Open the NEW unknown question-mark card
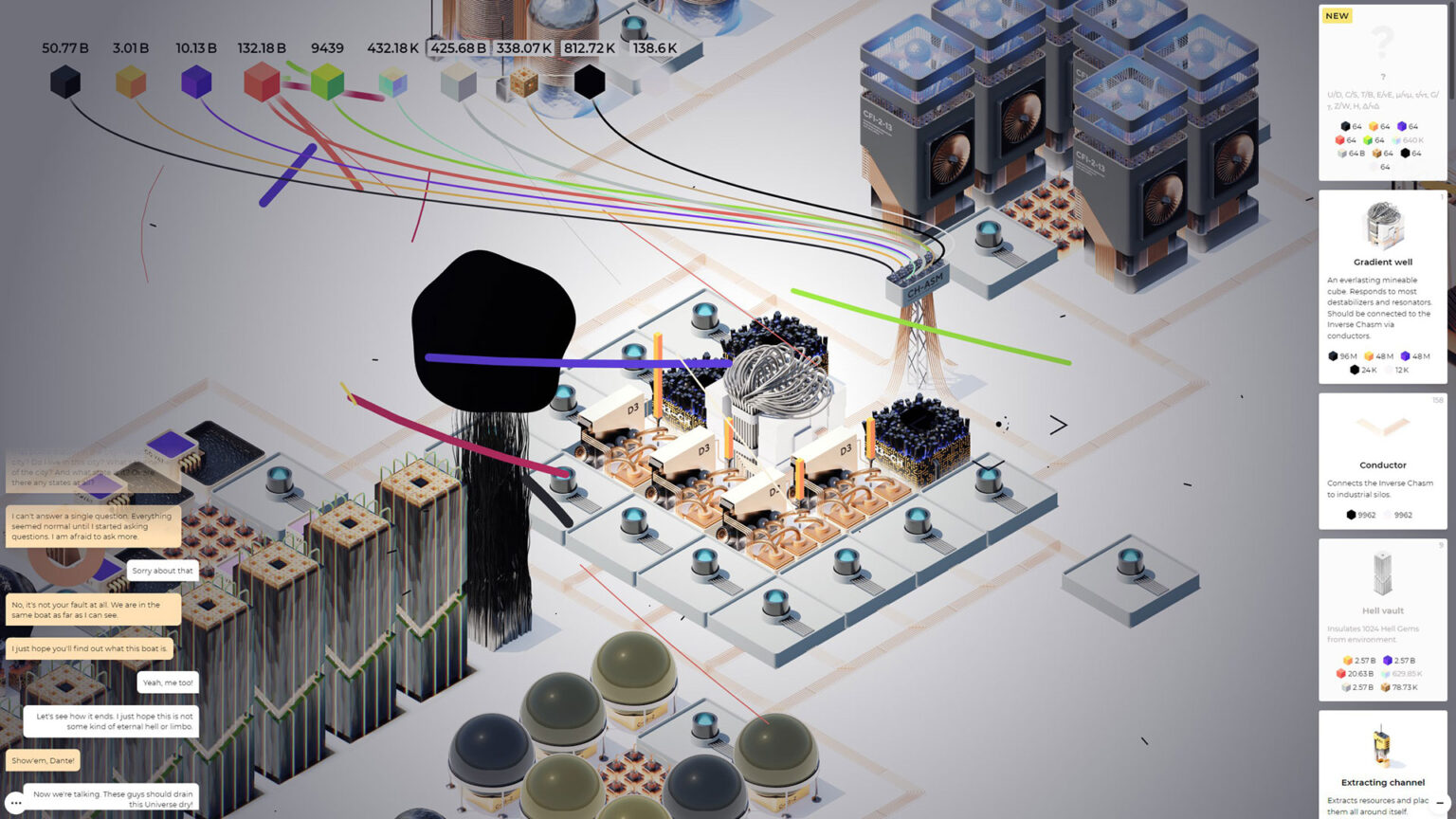The width and height of the screenshot is (1456, 819). 1382,92
